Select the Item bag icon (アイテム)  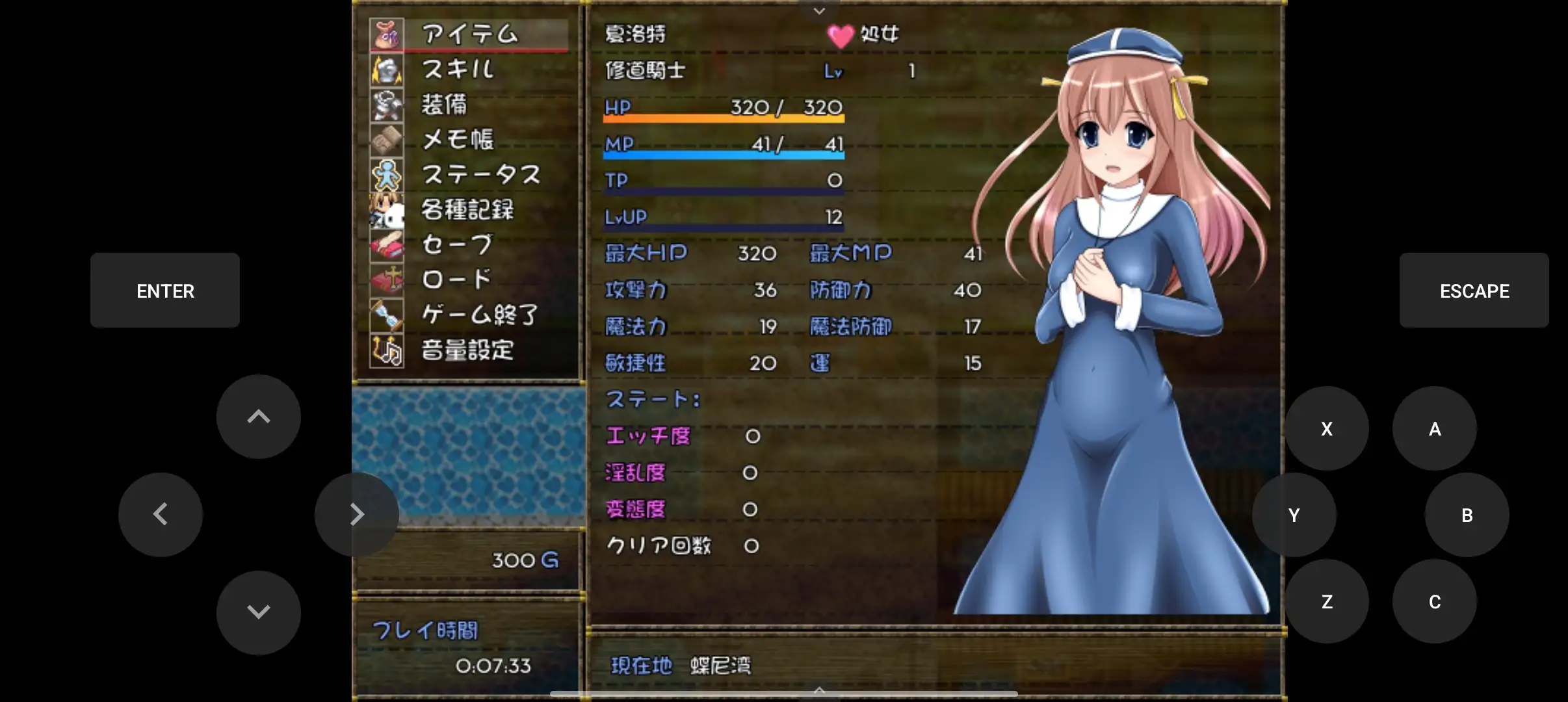(x=387, y=33)
